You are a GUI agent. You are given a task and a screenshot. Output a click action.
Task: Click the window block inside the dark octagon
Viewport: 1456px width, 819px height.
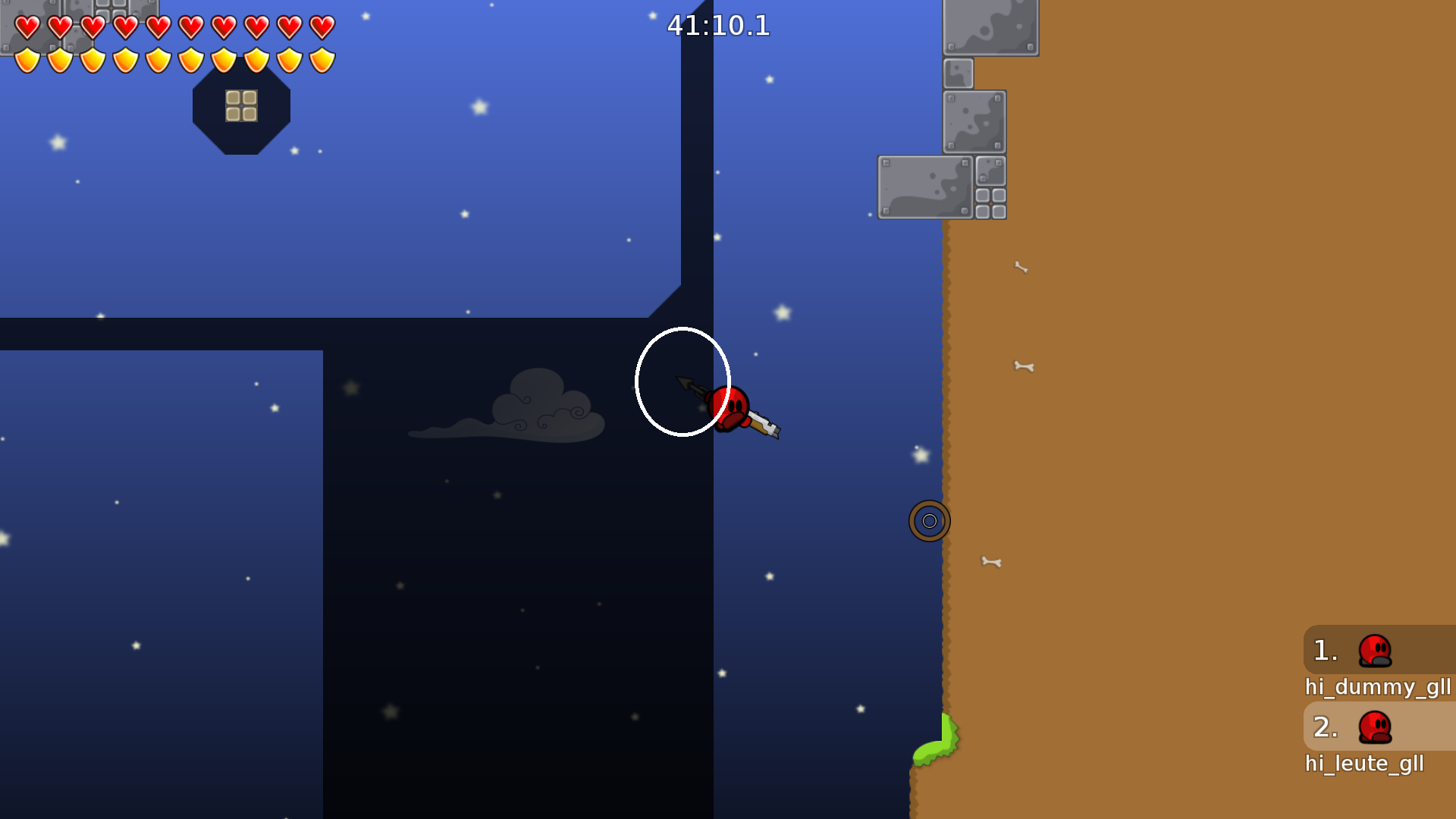(x=241, y=106)
